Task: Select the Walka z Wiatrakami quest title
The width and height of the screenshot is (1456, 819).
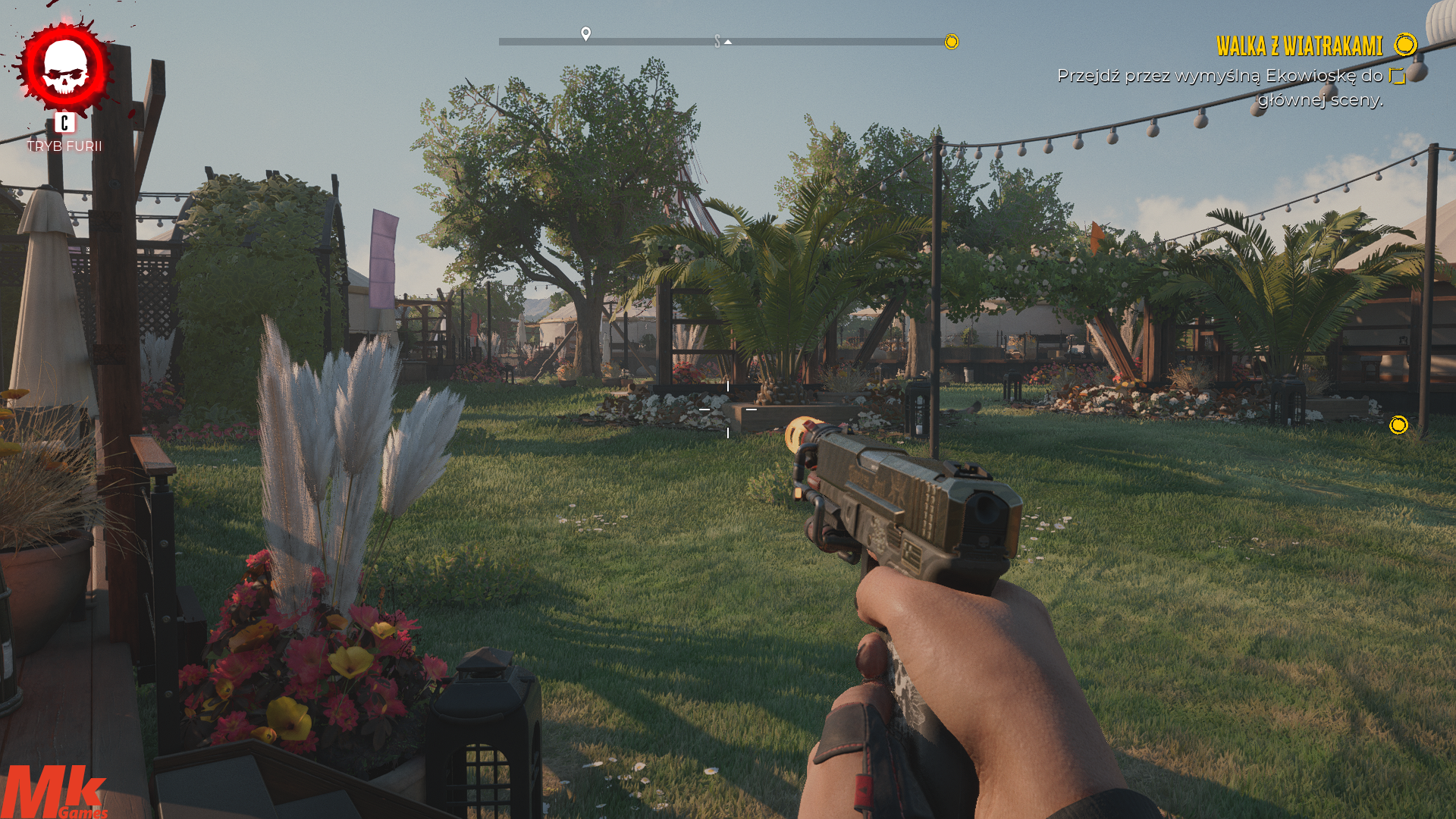Action: point(1299,46)
